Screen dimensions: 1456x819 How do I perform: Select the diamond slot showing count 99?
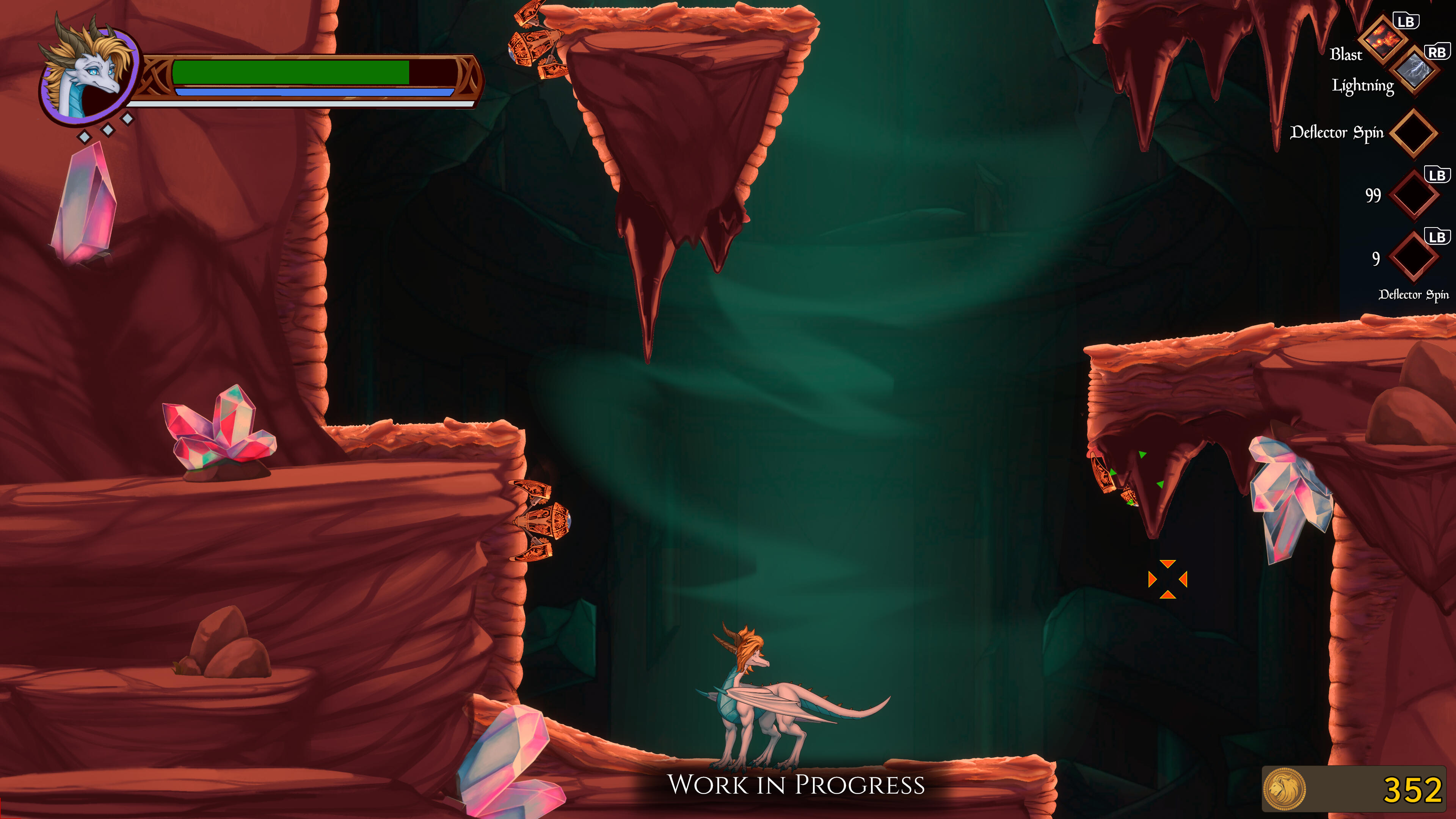click(x=1413, y=195)
